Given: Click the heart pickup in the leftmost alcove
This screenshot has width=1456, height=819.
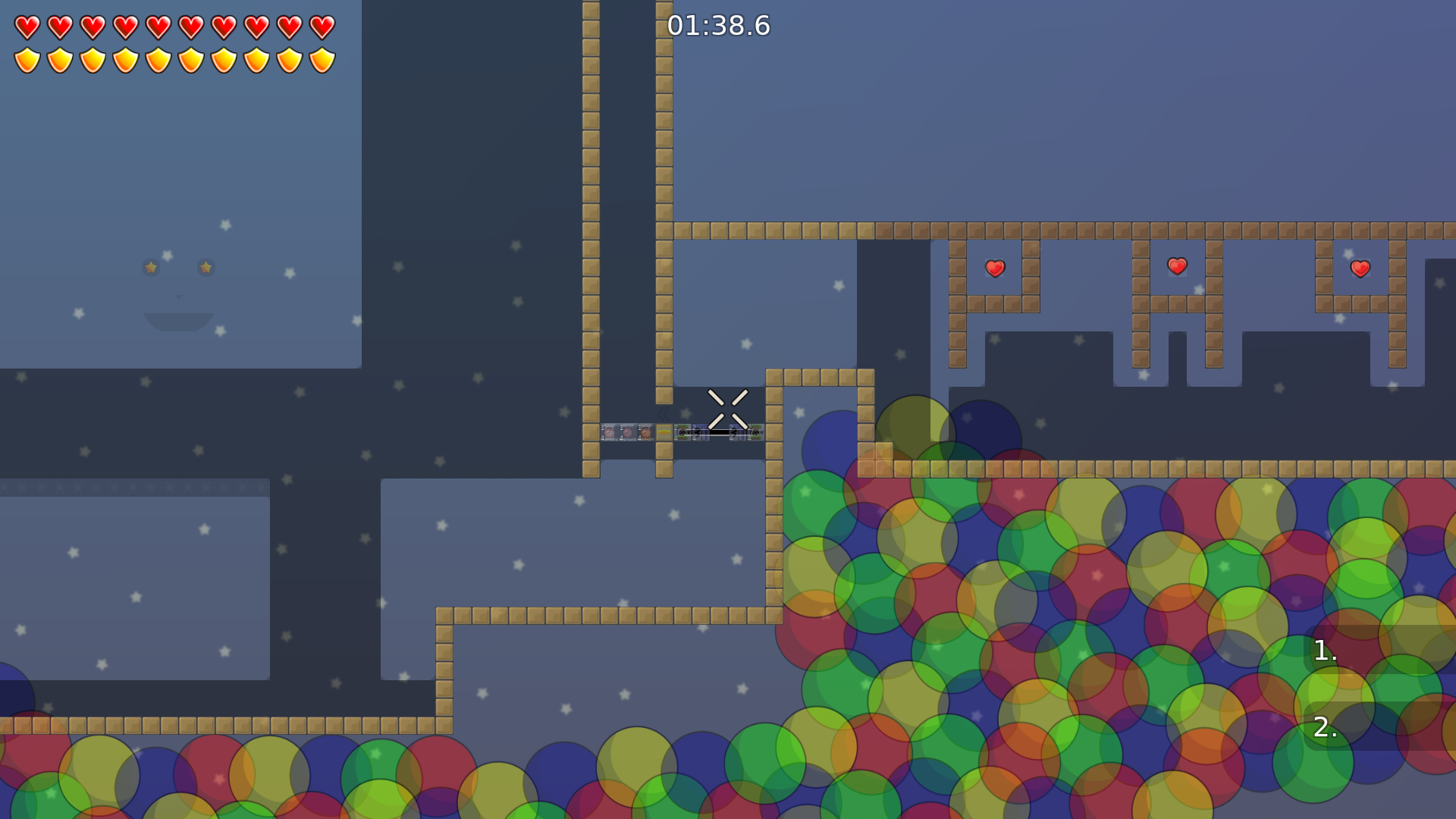Looking at the screenshot, I should click(x=994, y=268).
